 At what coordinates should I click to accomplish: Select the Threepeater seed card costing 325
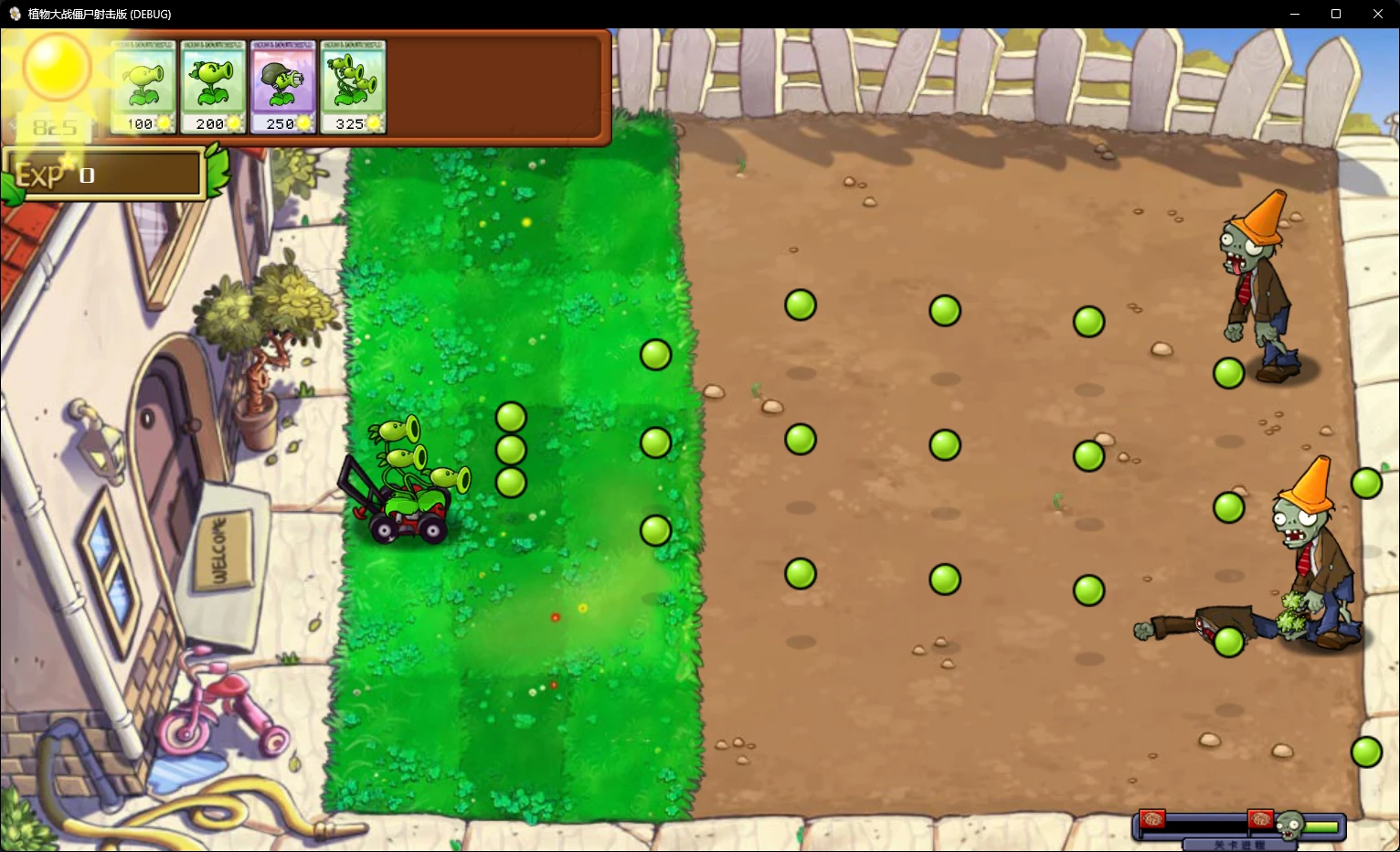tap(353, 85)
